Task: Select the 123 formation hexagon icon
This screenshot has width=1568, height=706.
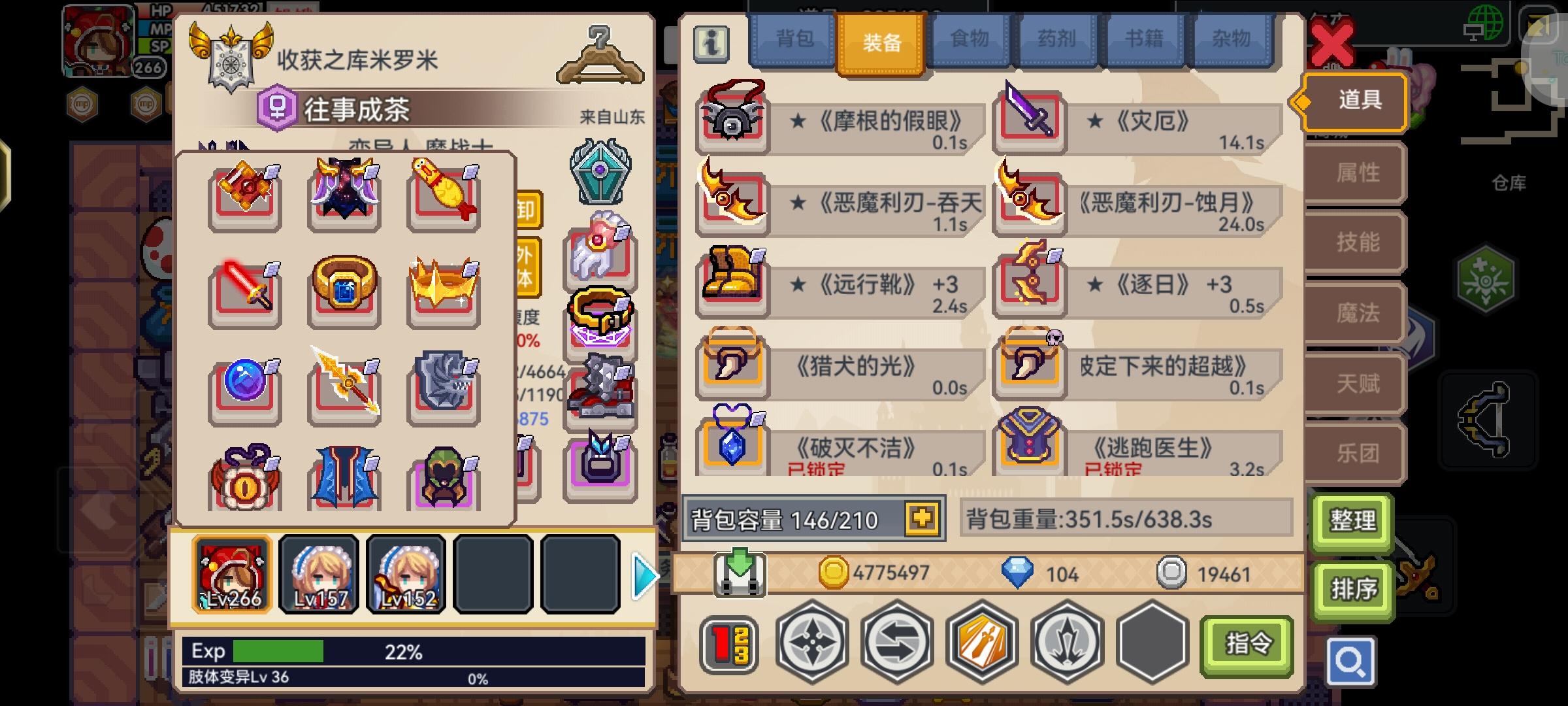Action: click(727, 643)
